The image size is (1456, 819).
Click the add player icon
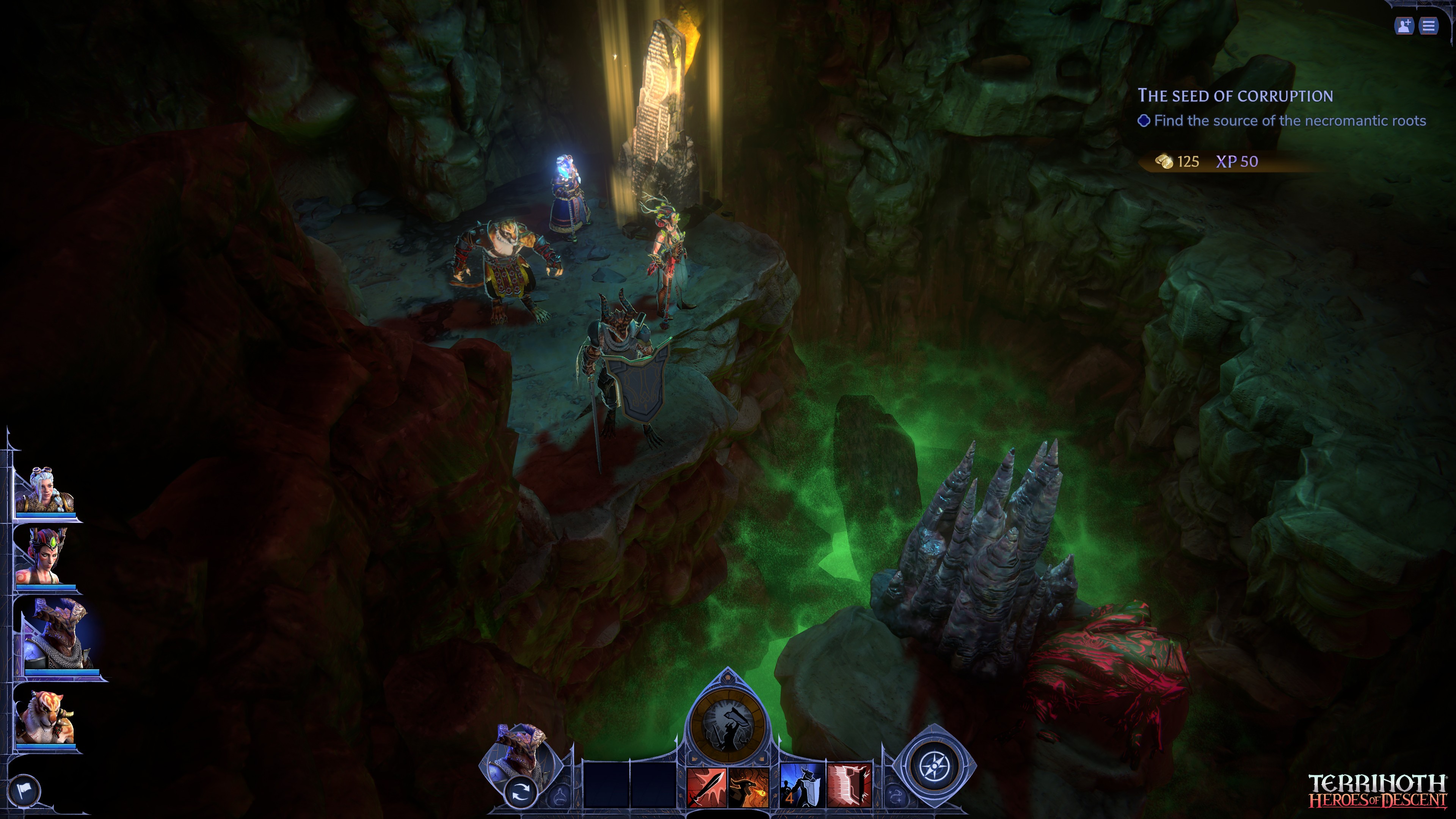tap(1404, 26)
